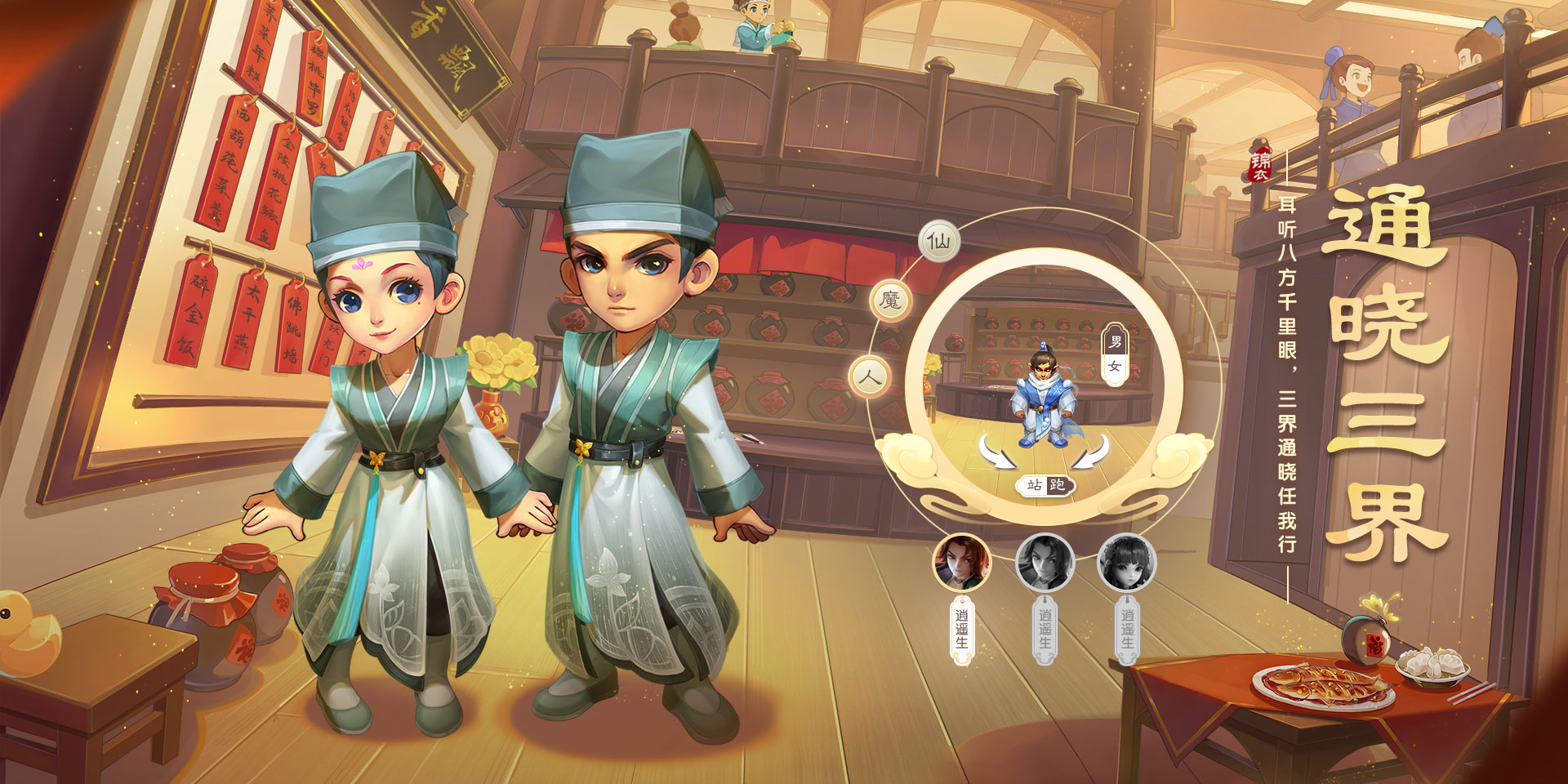The image size is (1568, 784).
Task: Select 女 (female) gender option
Action: 1115,367
